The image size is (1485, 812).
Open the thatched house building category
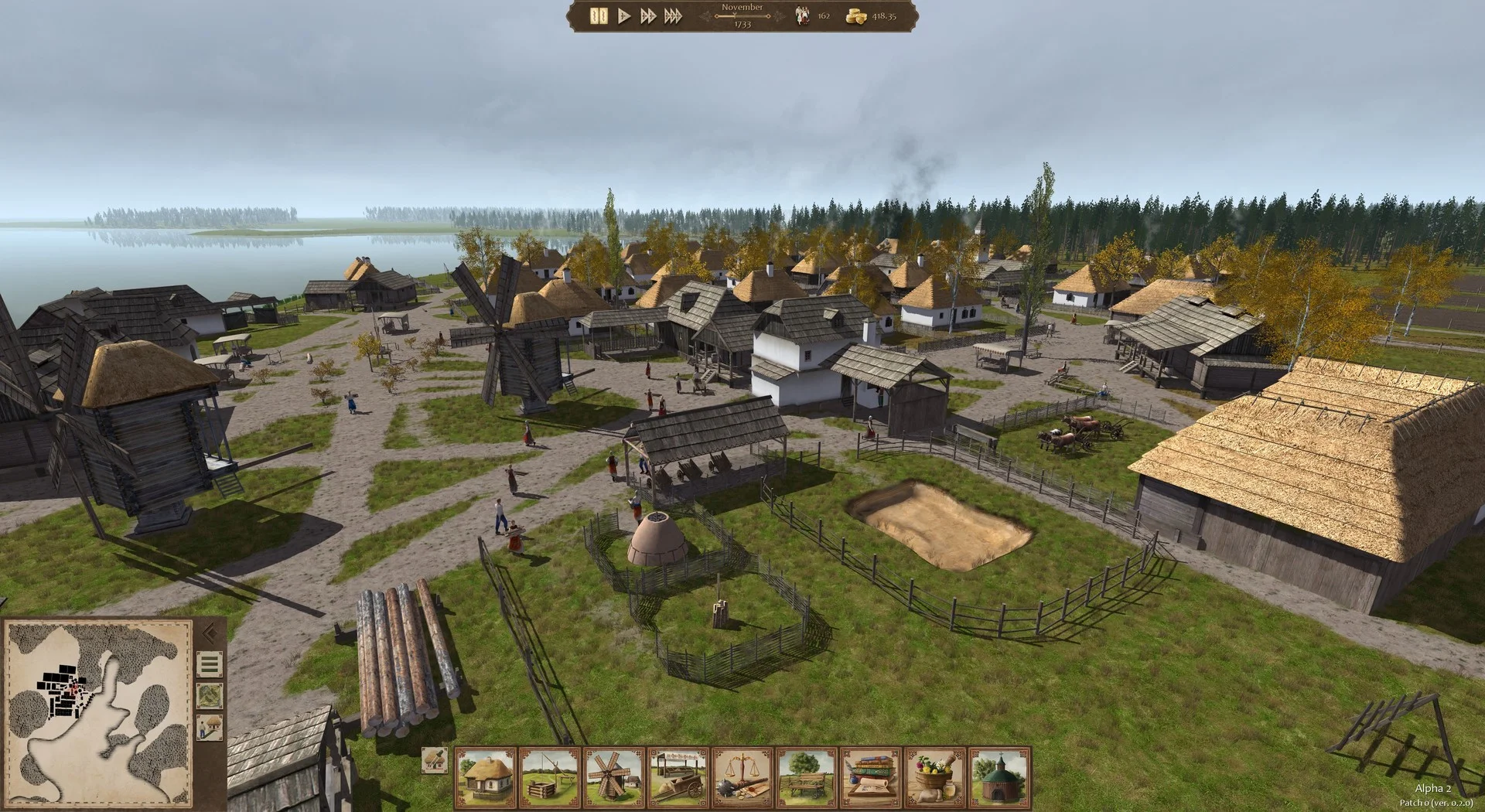click(486, 776)
